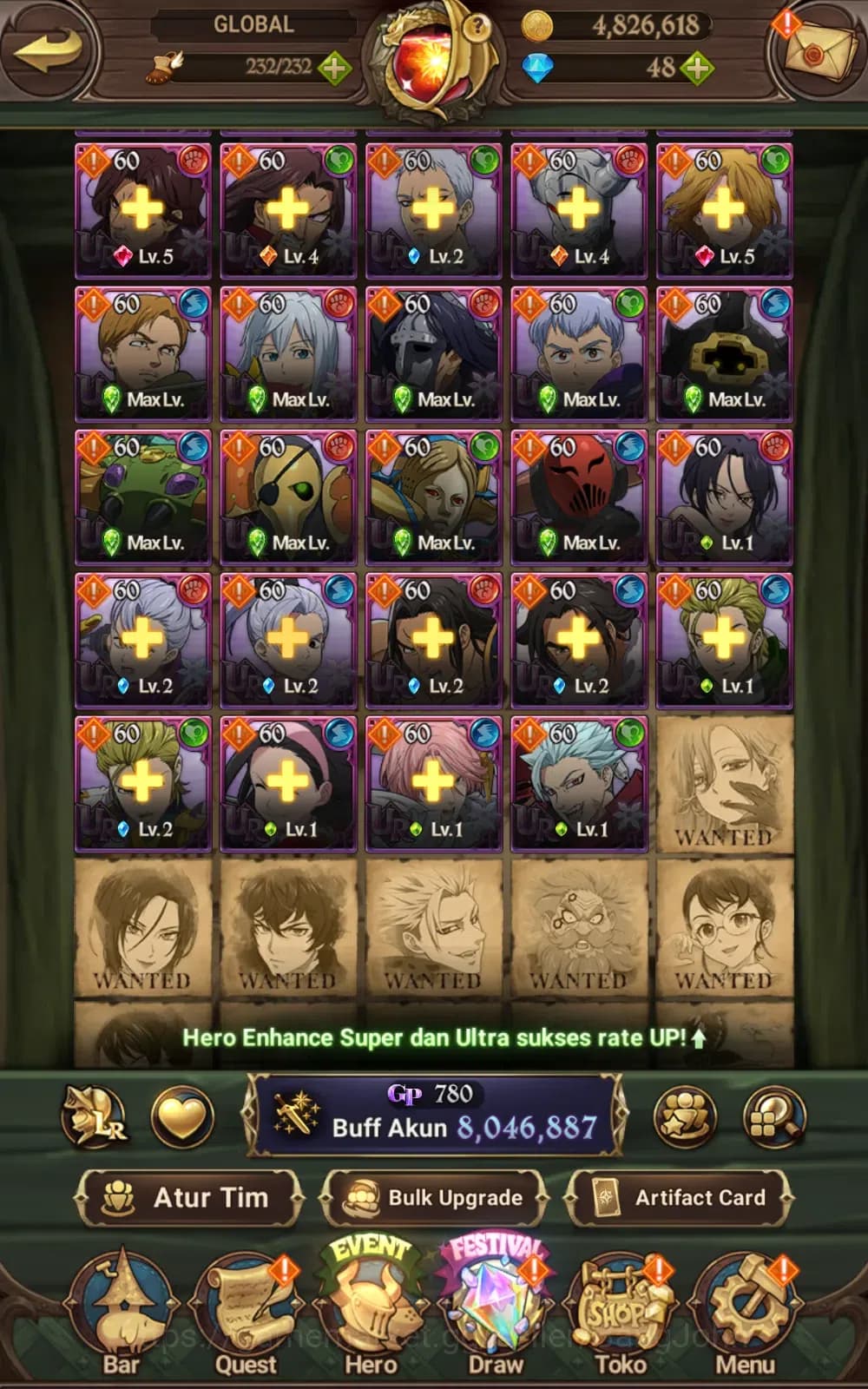Show the LR heroes filter

pyautogui.click(x=94, y=1116)
